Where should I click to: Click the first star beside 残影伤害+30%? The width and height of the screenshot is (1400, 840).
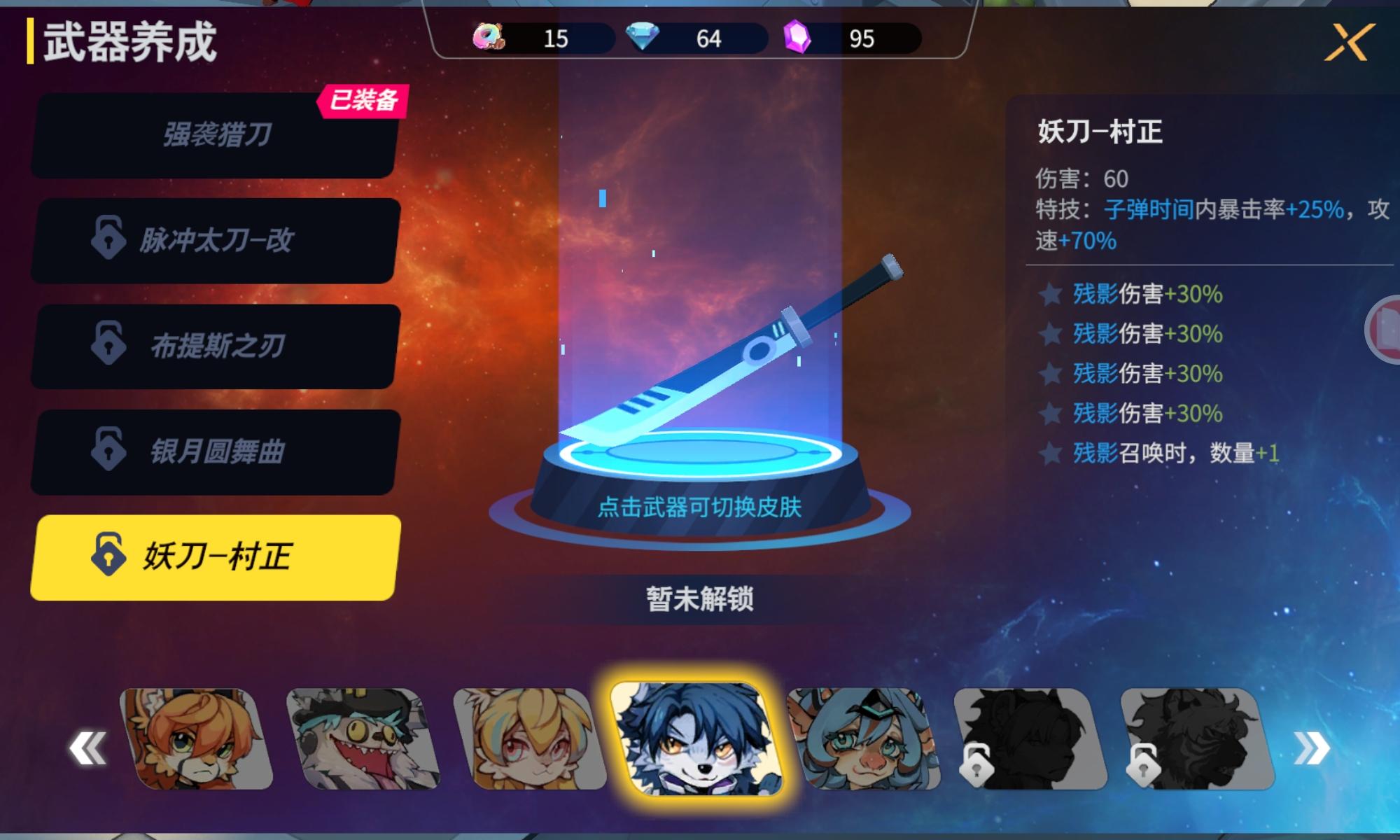1049,295
